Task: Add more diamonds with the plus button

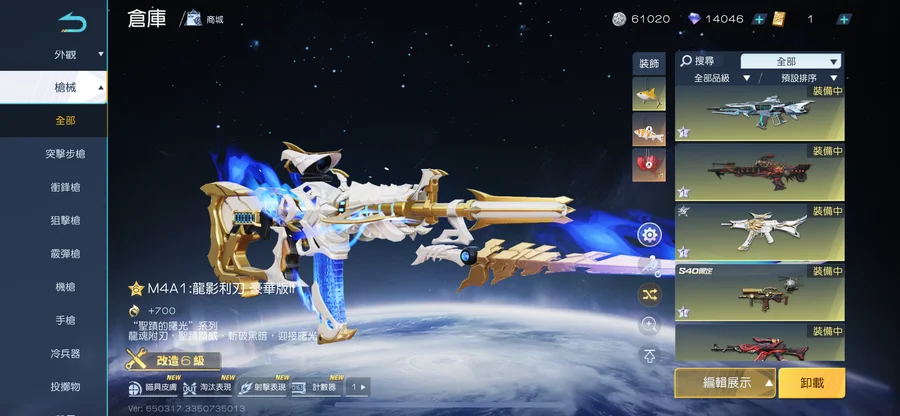Action: tap(759, 19)
